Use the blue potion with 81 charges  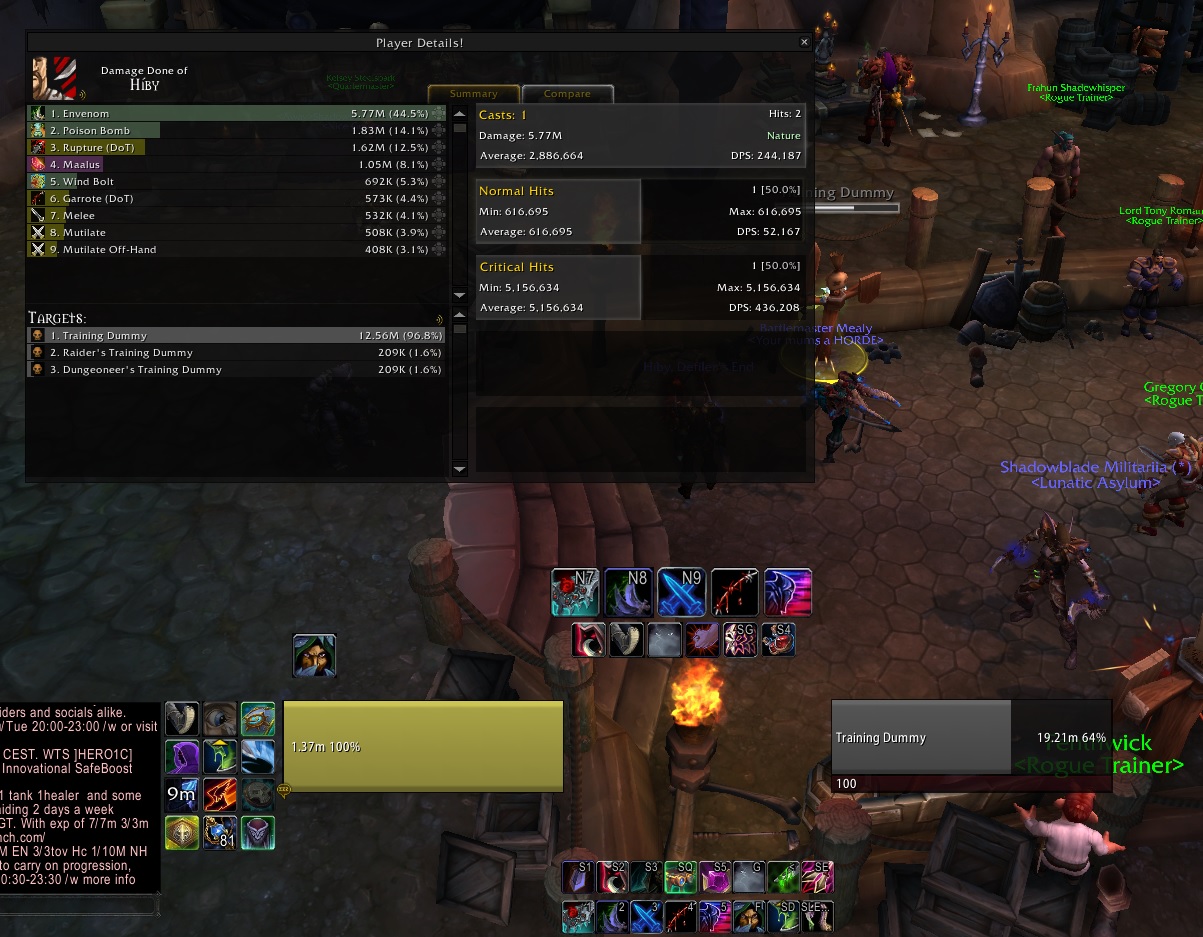(x=220, y=833)
